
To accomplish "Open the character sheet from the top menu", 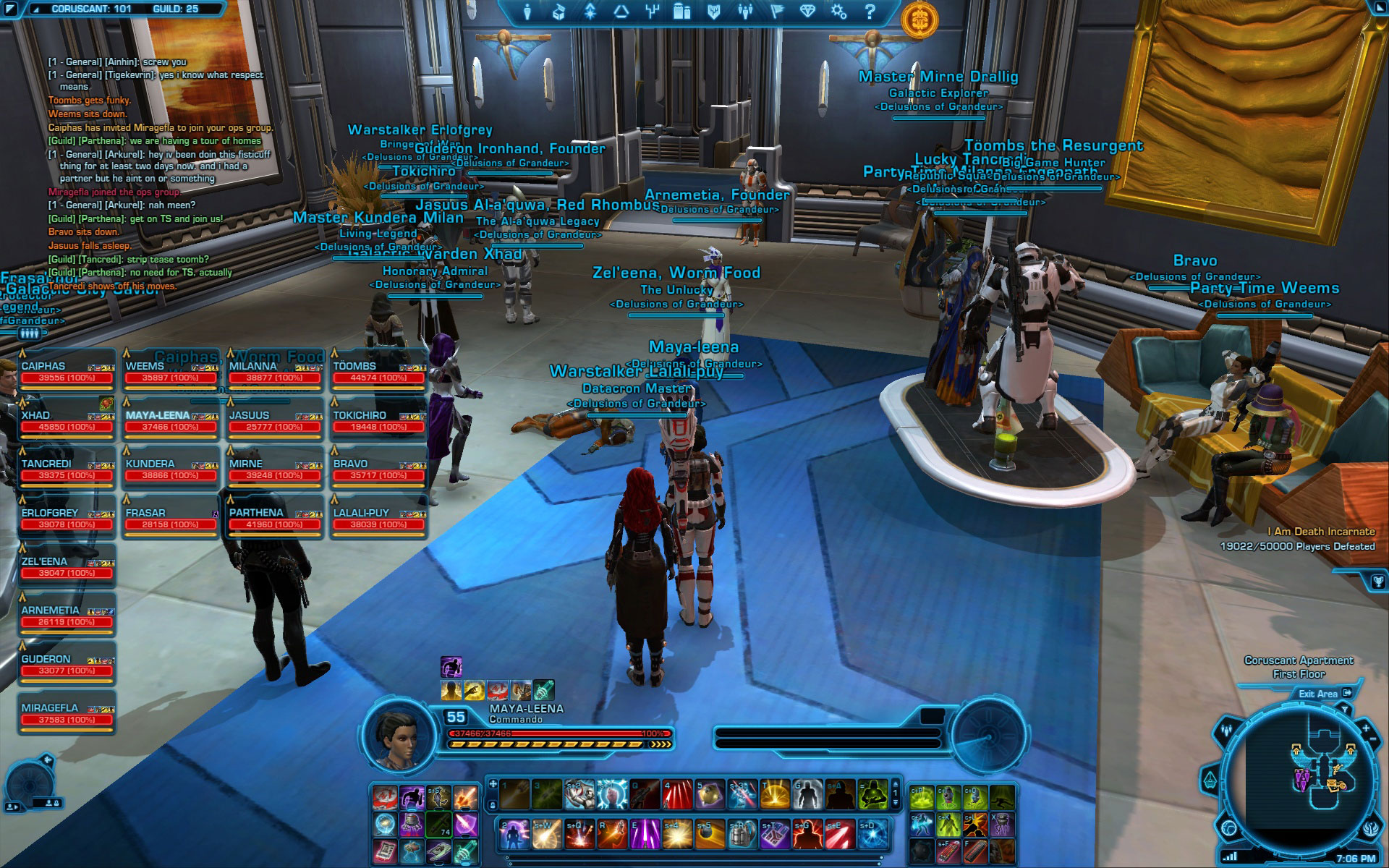I will [x=527, y=12].
